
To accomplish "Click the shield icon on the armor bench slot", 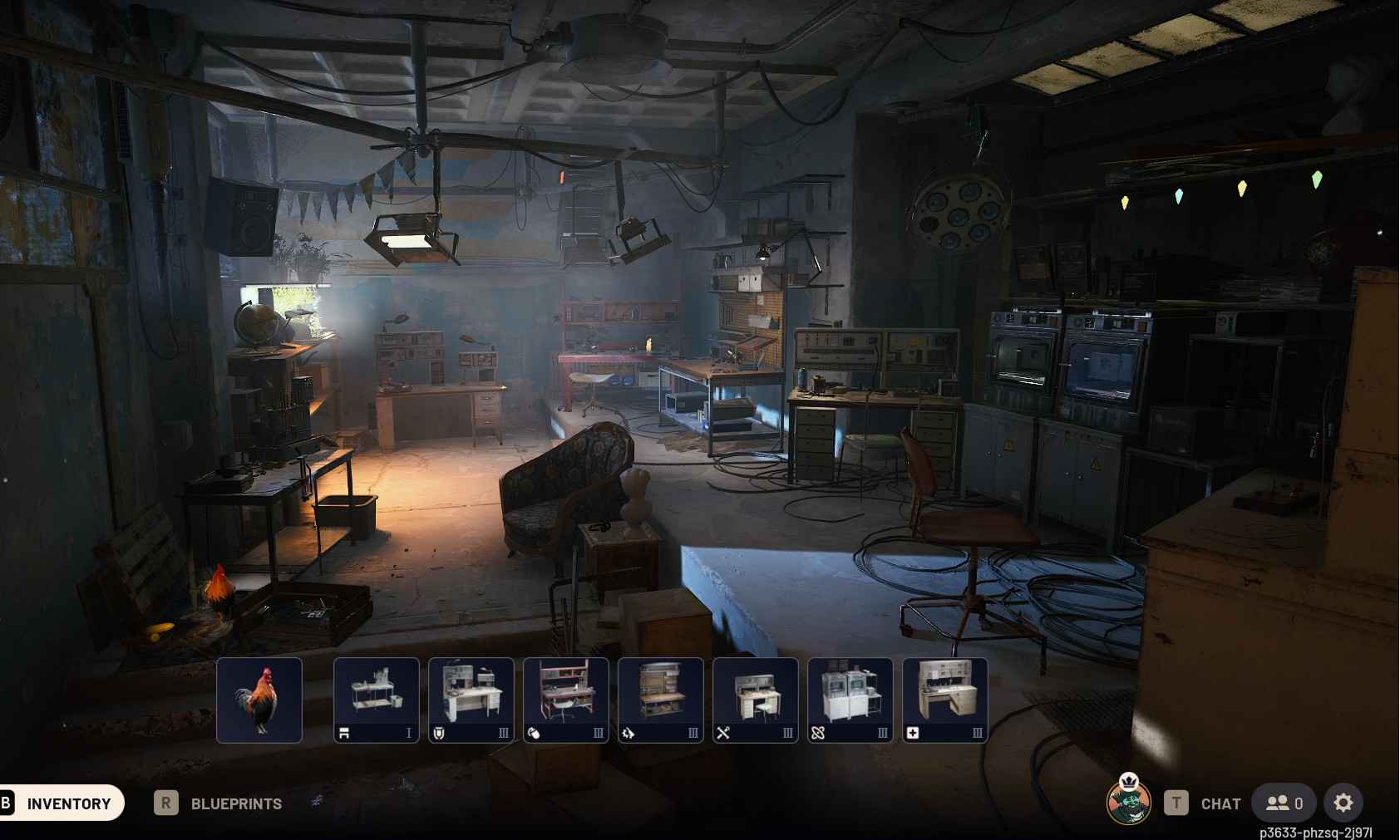I will click(438, 733).
